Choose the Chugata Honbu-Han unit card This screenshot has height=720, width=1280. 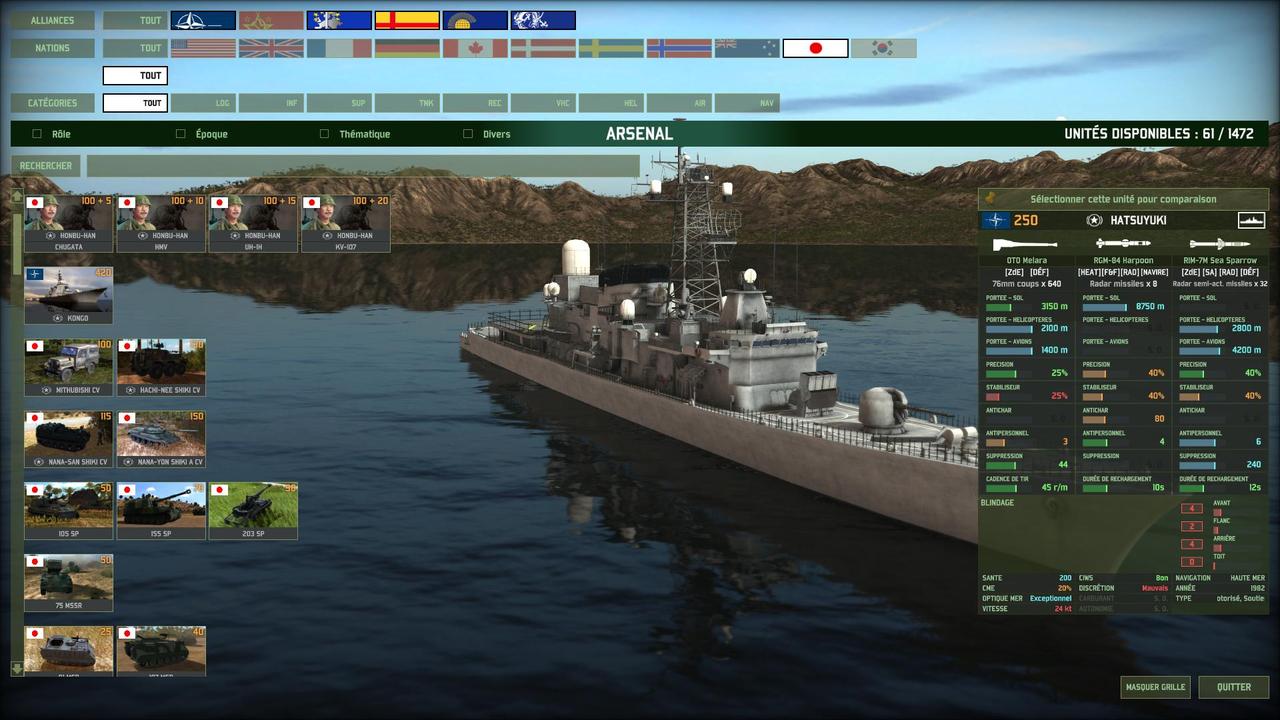pyautogui.click(x=69, y=223)
